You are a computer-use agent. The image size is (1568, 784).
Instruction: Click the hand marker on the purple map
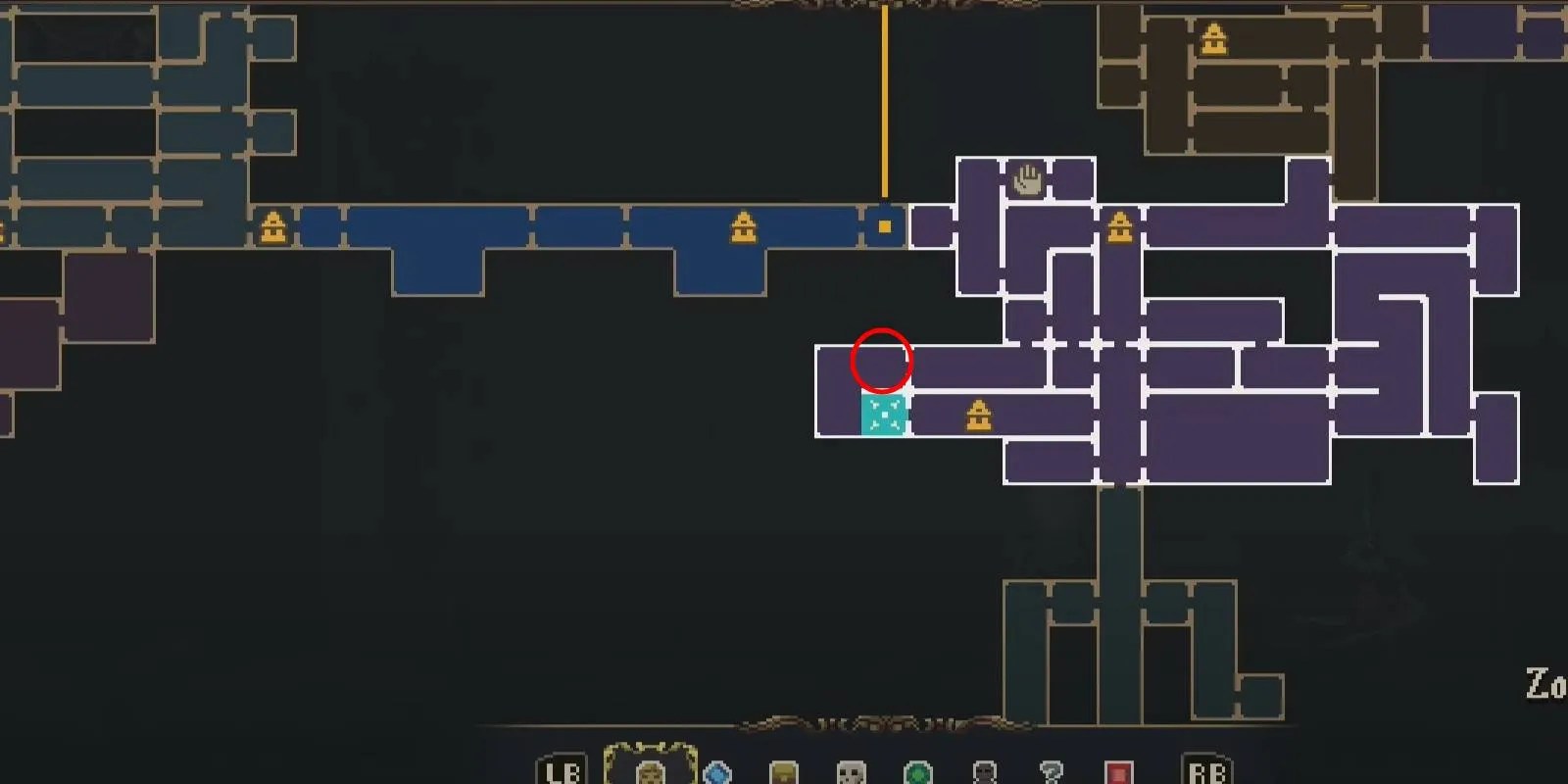[1025, 179]
